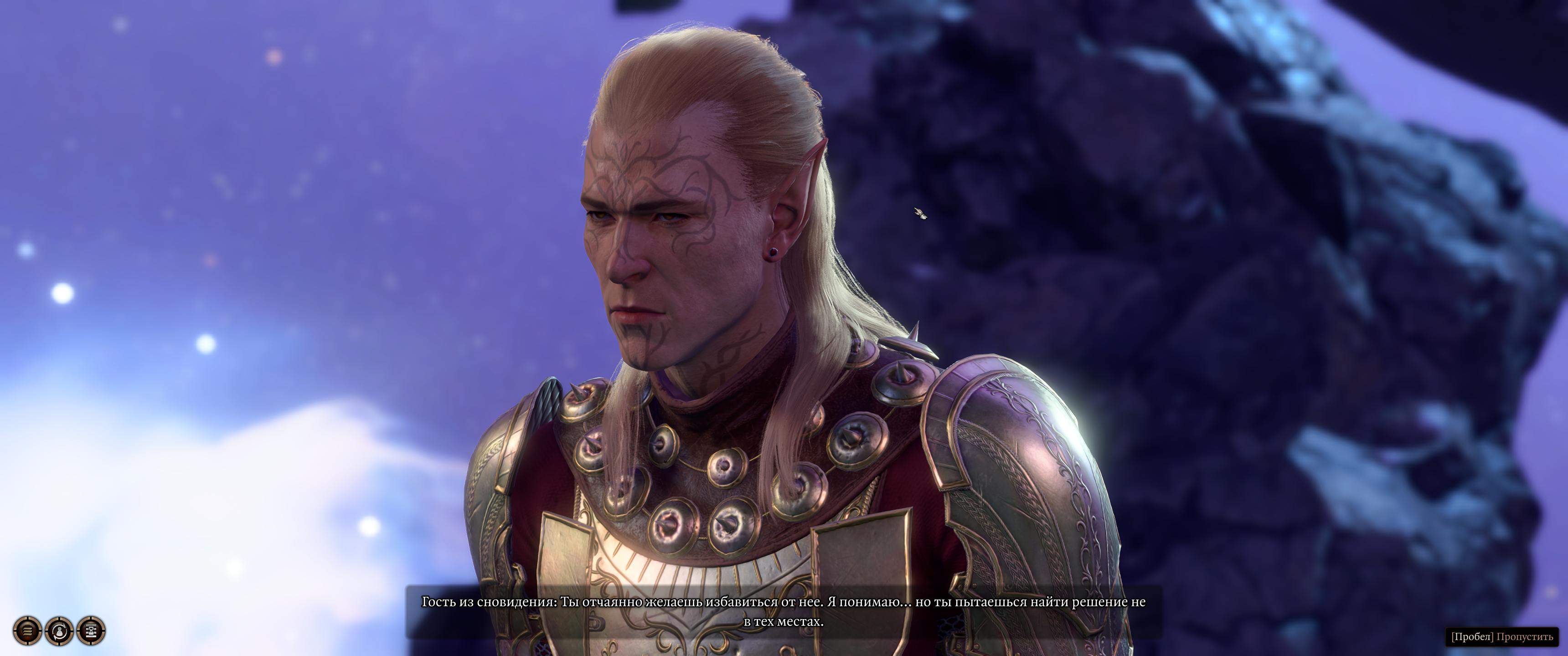The width and height of the screenshot is (1568, 656).
Task: Click the character swap icon with circular arrows
Action: click(59, 631)
